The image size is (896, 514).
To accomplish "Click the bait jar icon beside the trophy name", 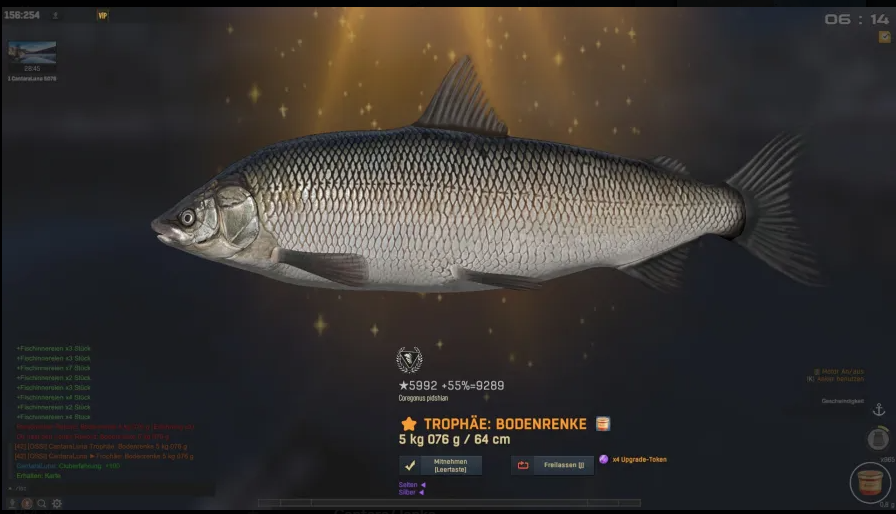I will point(603,424).
